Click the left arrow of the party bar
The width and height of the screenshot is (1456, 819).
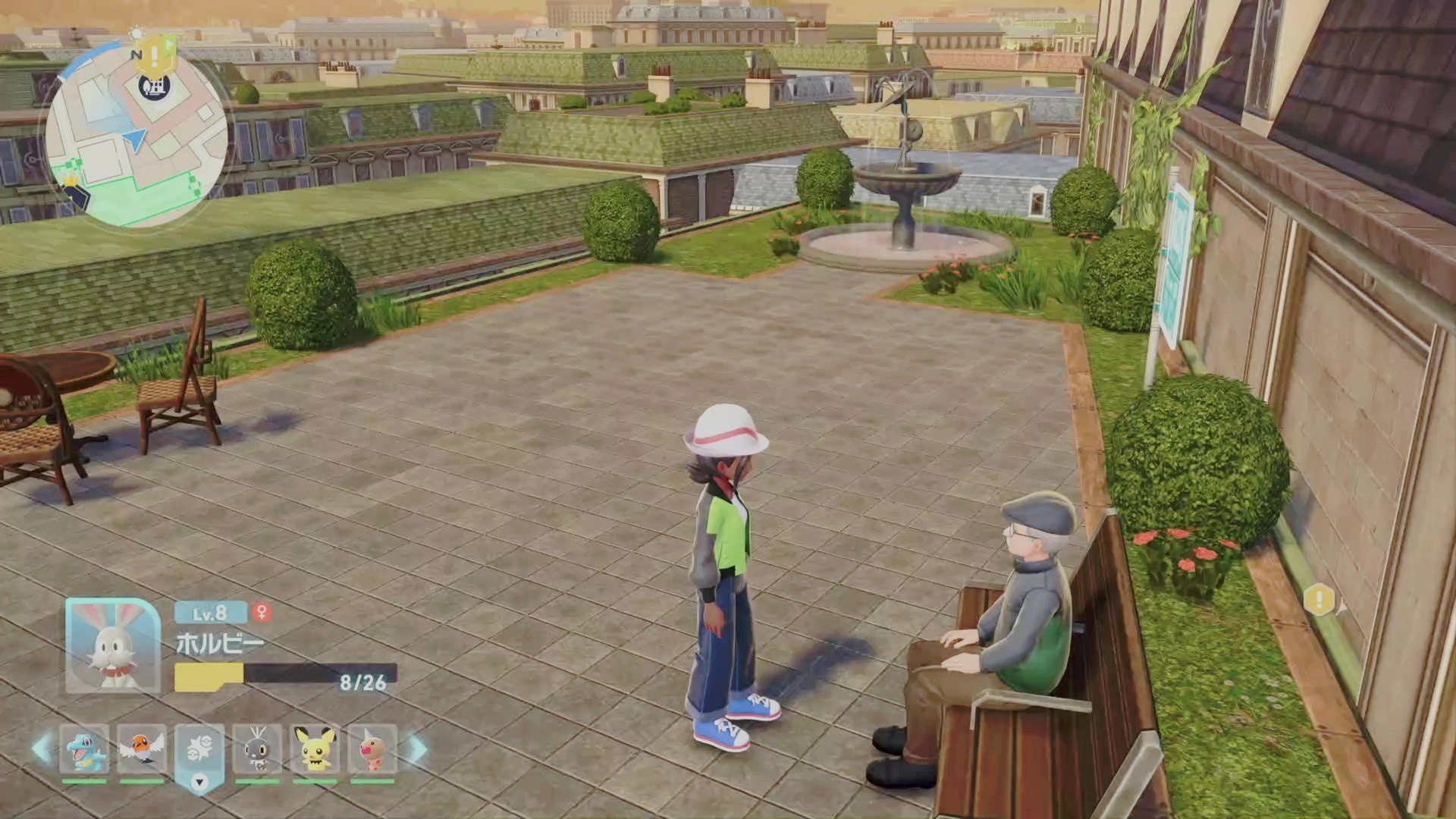[42, 749]
